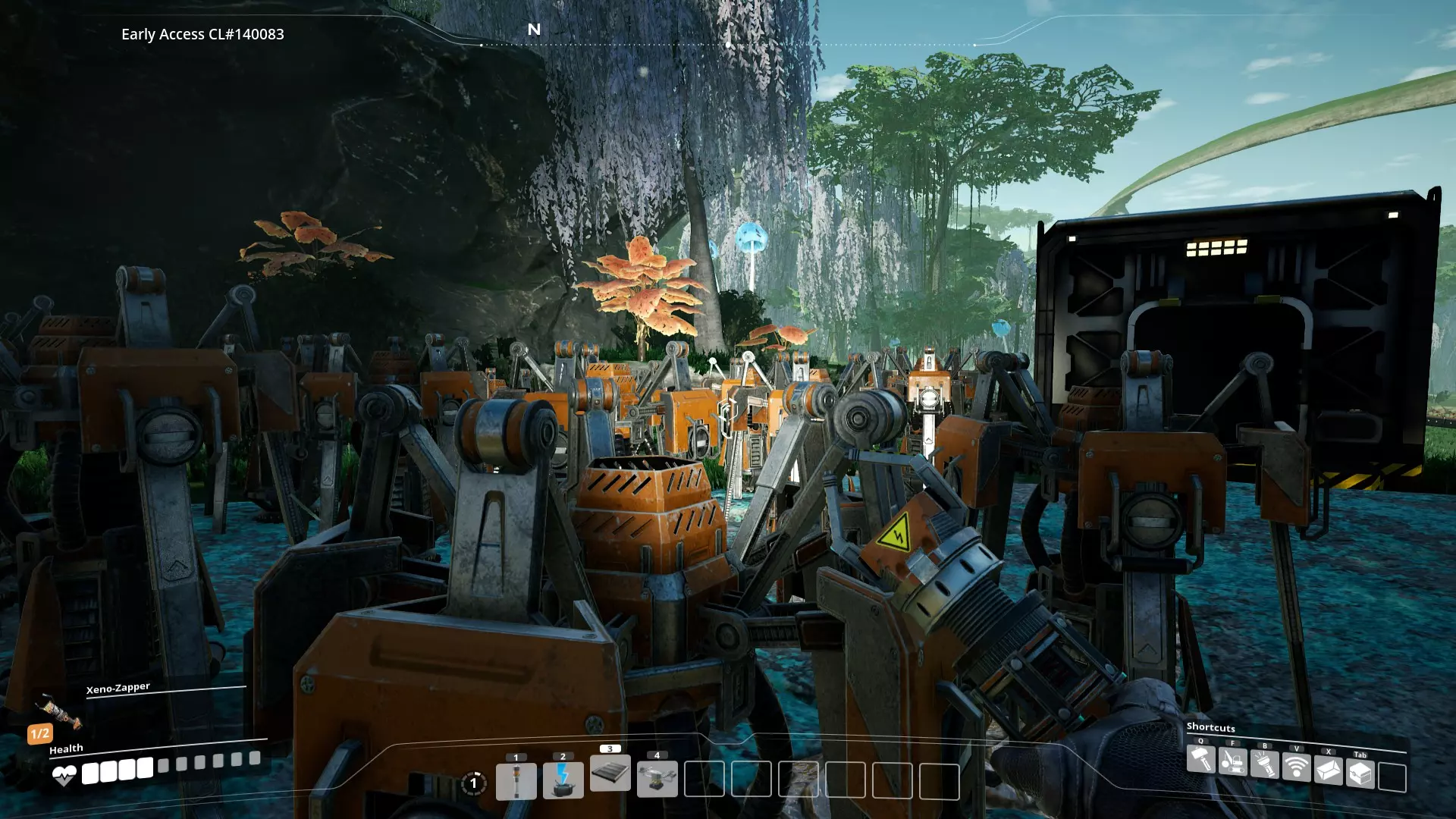Open the inventory chest shortcut

[1360, 774]
